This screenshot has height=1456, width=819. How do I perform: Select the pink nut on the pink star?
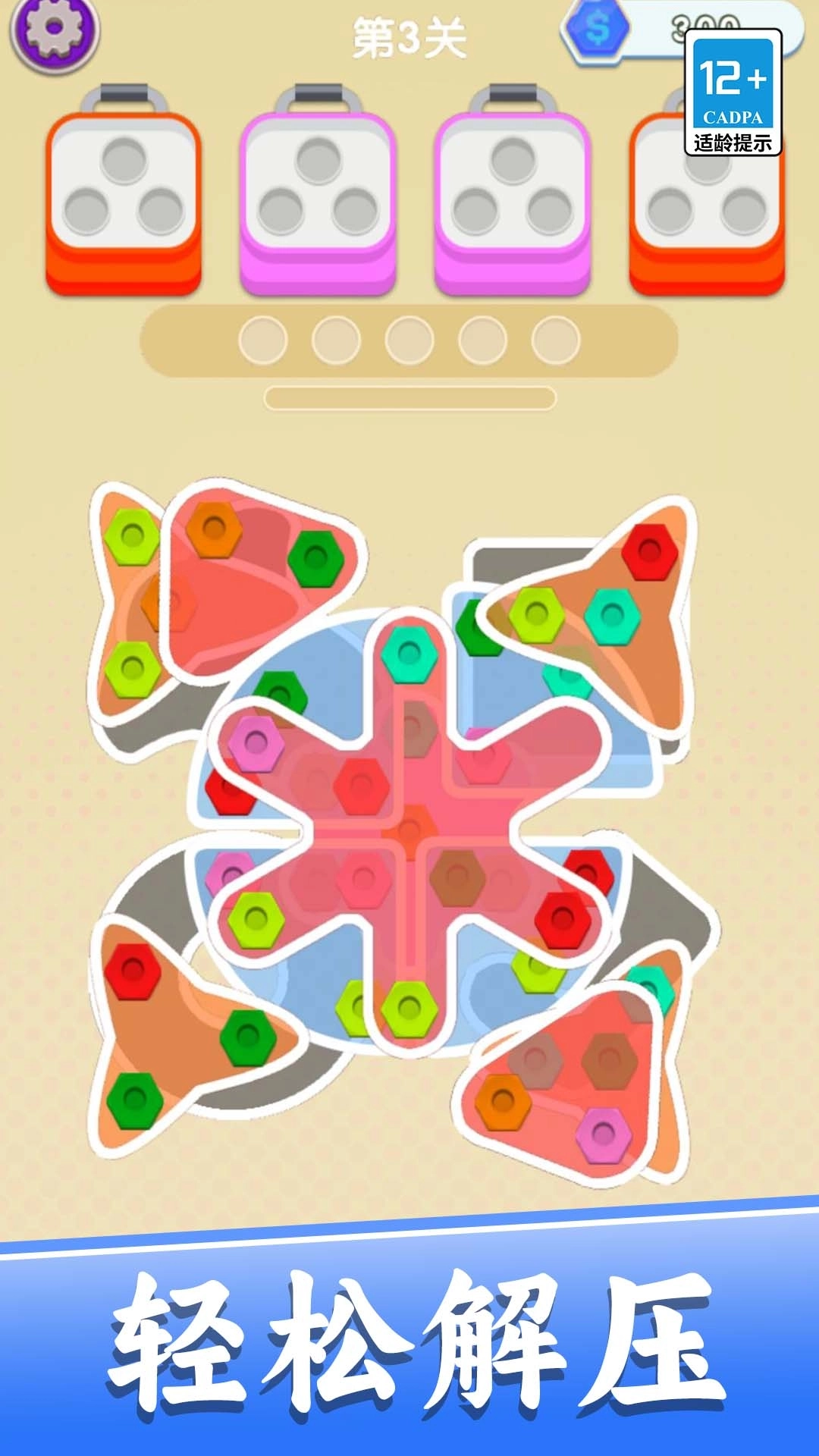[256, 744]
